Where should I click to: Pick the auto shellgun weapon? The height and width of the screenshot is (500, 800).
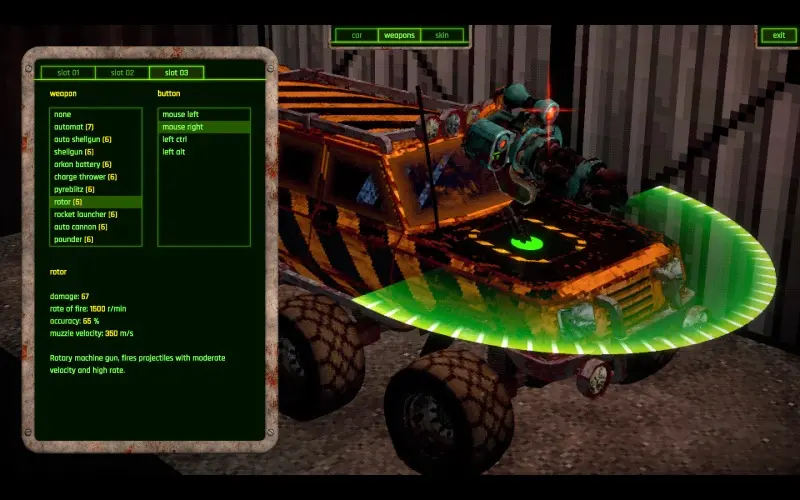click(83, 140)
